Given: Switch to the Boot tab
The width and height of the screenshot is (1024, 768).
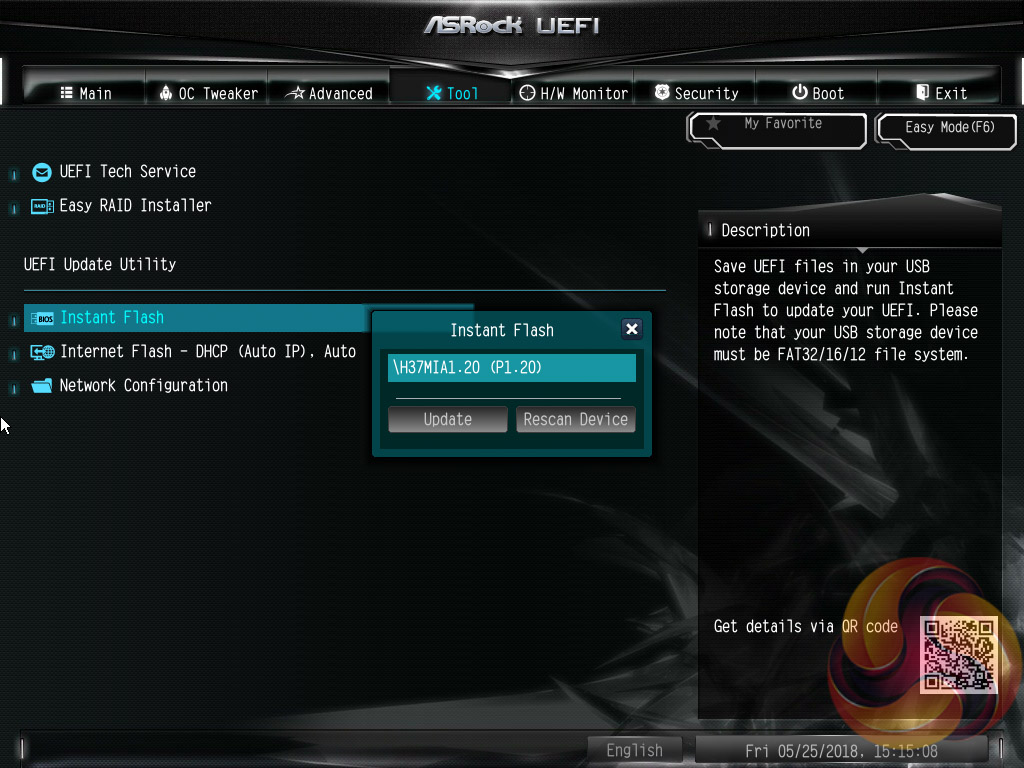Looking at the screenshot, I should (818, 93).
